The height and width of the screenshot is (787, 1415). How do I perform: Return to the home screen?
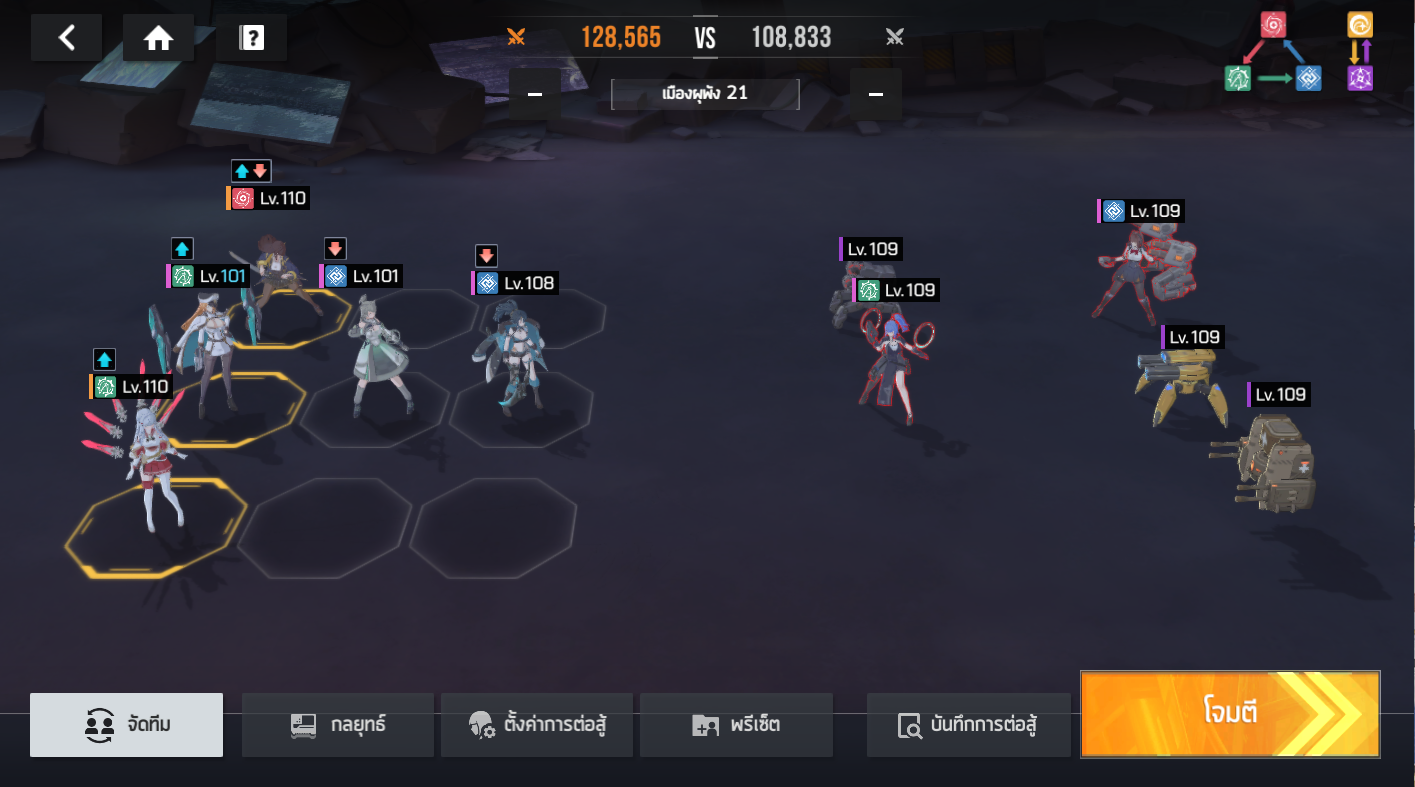coord(158,38)
